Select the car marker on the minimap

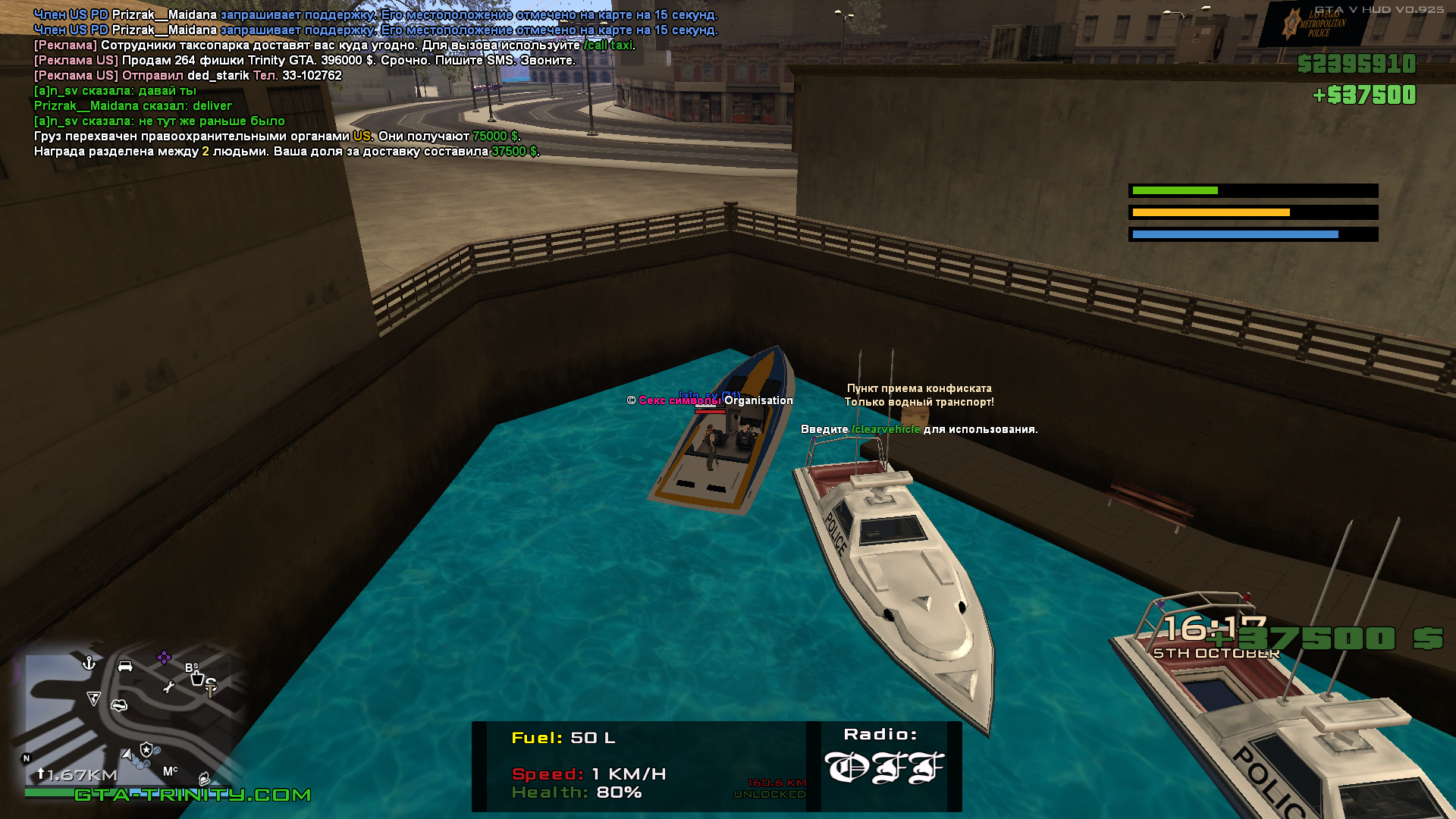[x=125, y=666]
